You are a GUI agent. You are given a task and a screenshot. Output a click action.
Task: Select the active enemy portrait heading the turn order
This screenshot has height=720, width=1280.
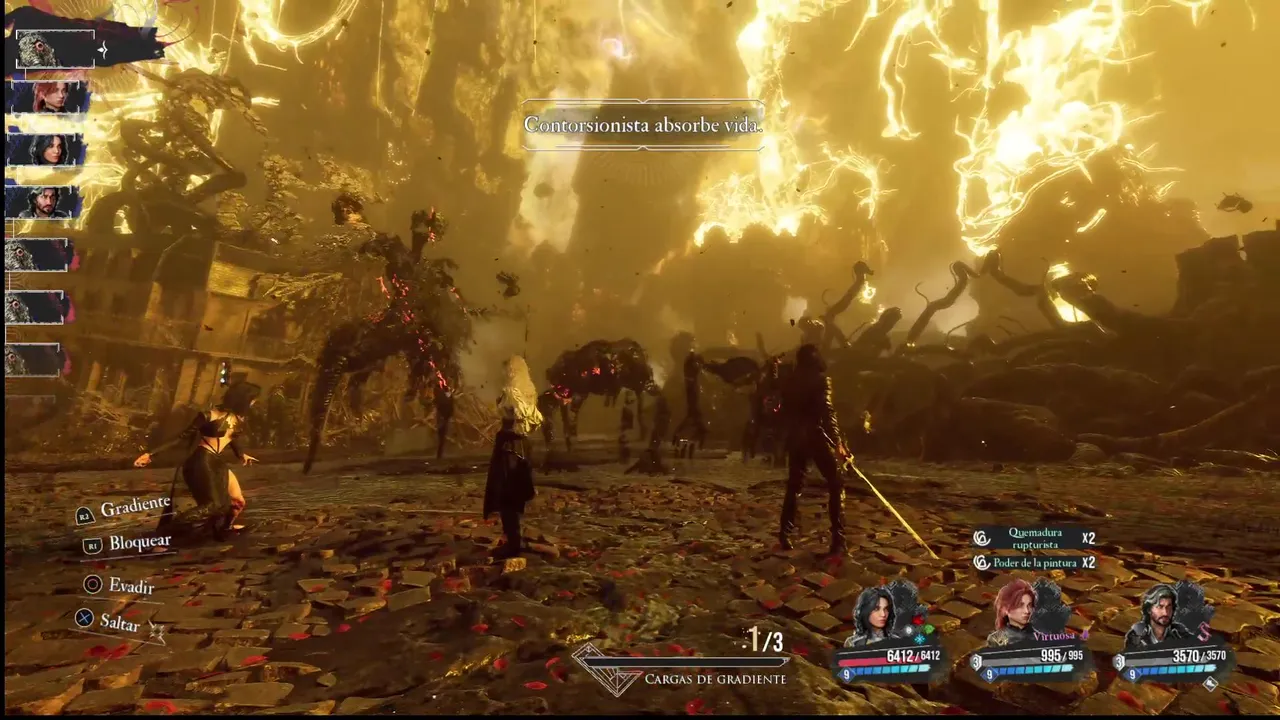54,49
